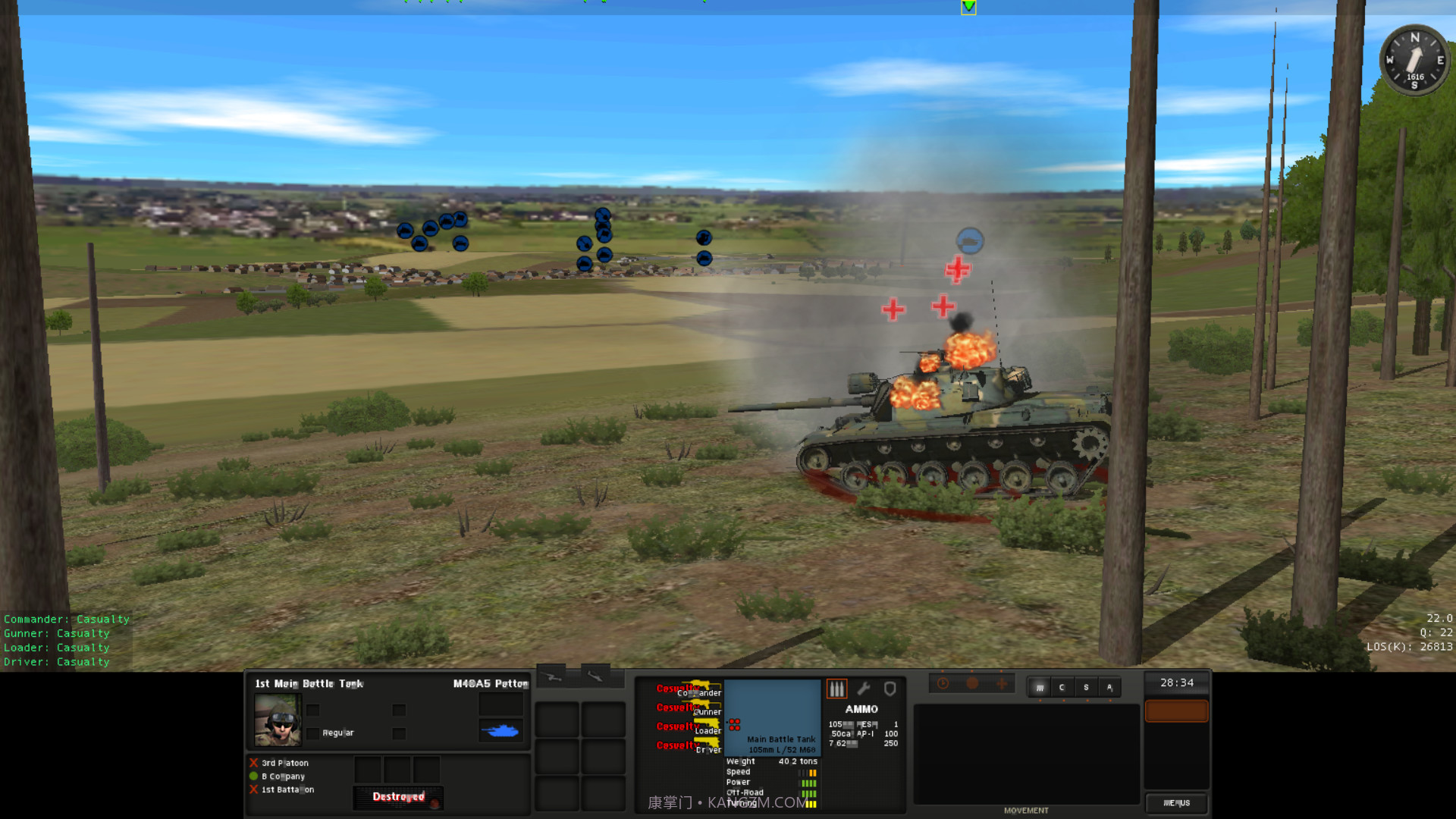The height and width of the screenshot is (819, 1456).
Task: Toggle the 3rd Platoon red X indicator
Action: click(x=253, y=763)
